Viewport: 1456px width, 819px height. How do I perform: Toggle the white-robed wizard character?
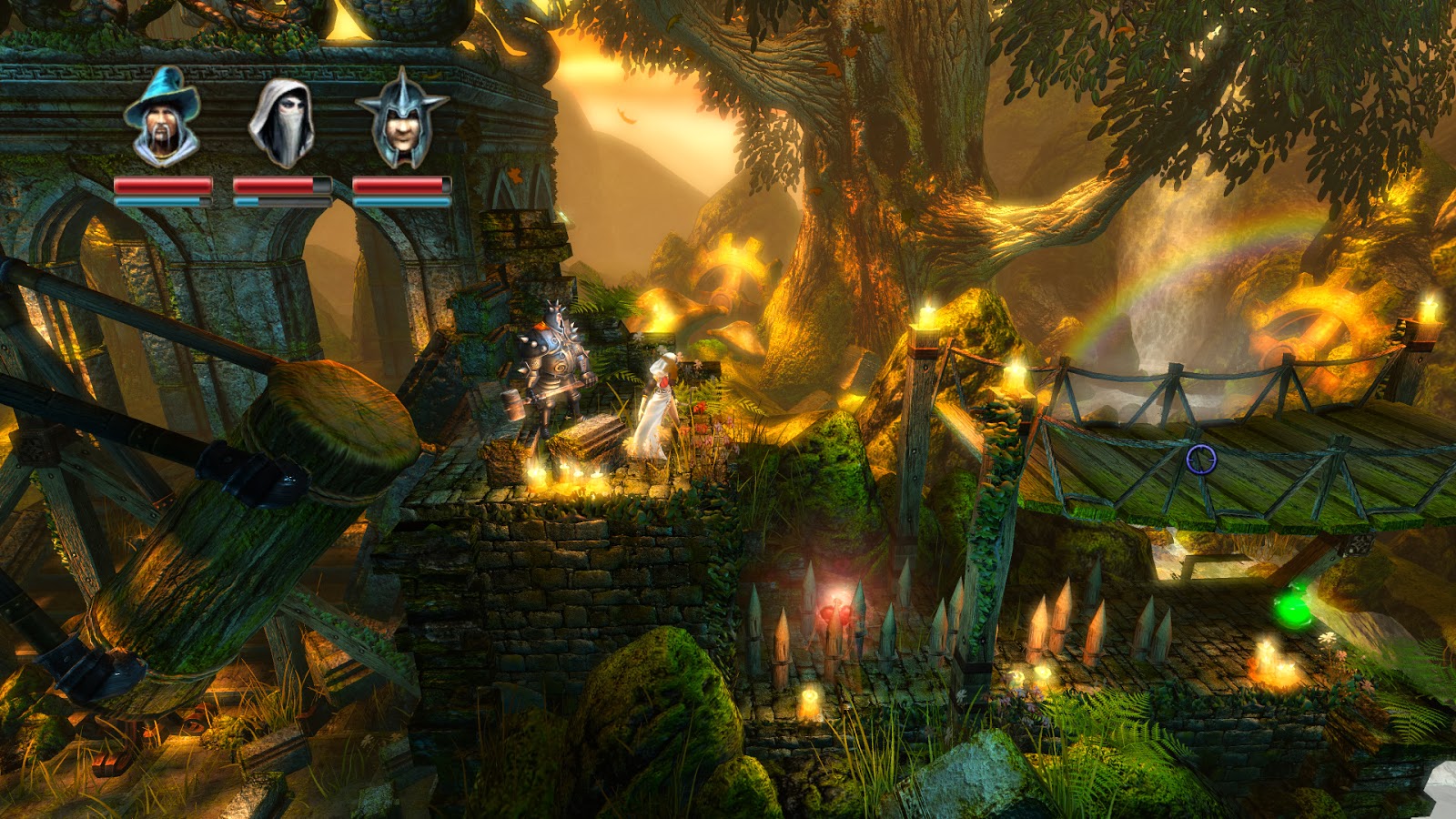pyautogui.click(x=655, y=400)
